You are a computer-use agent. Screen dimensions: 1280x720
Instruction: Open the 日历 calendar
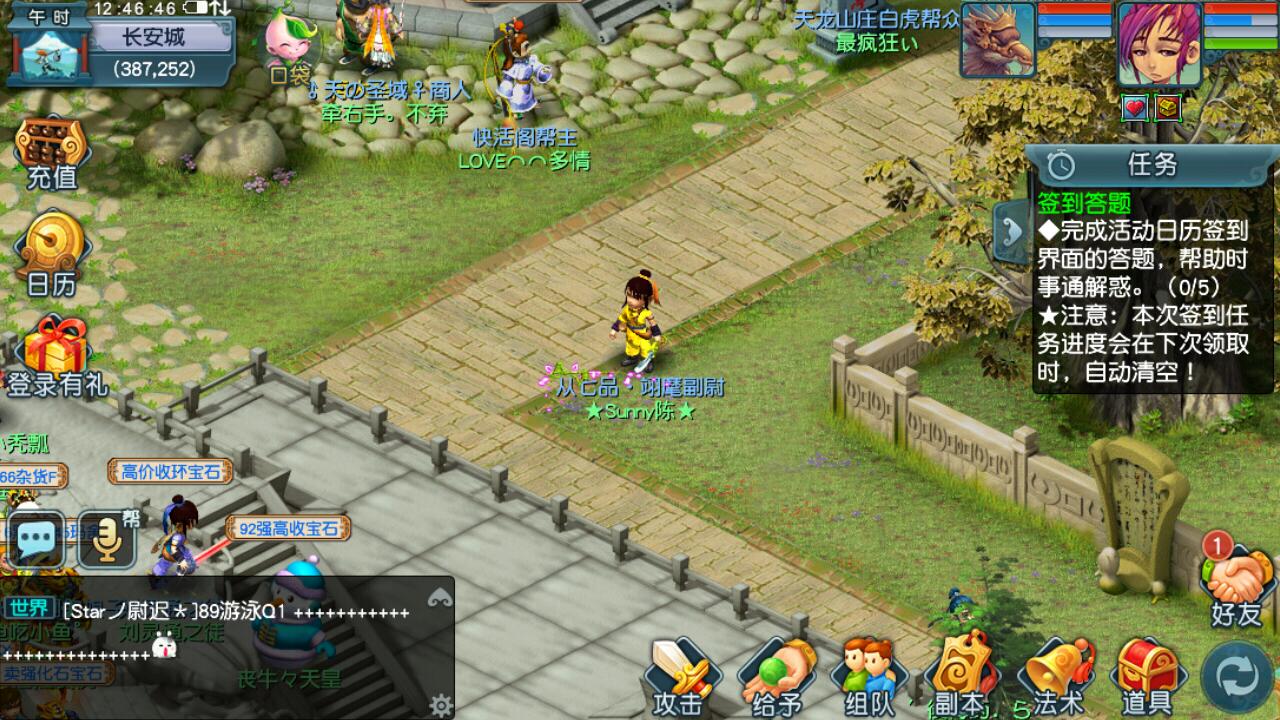click(x=52, y=256)
